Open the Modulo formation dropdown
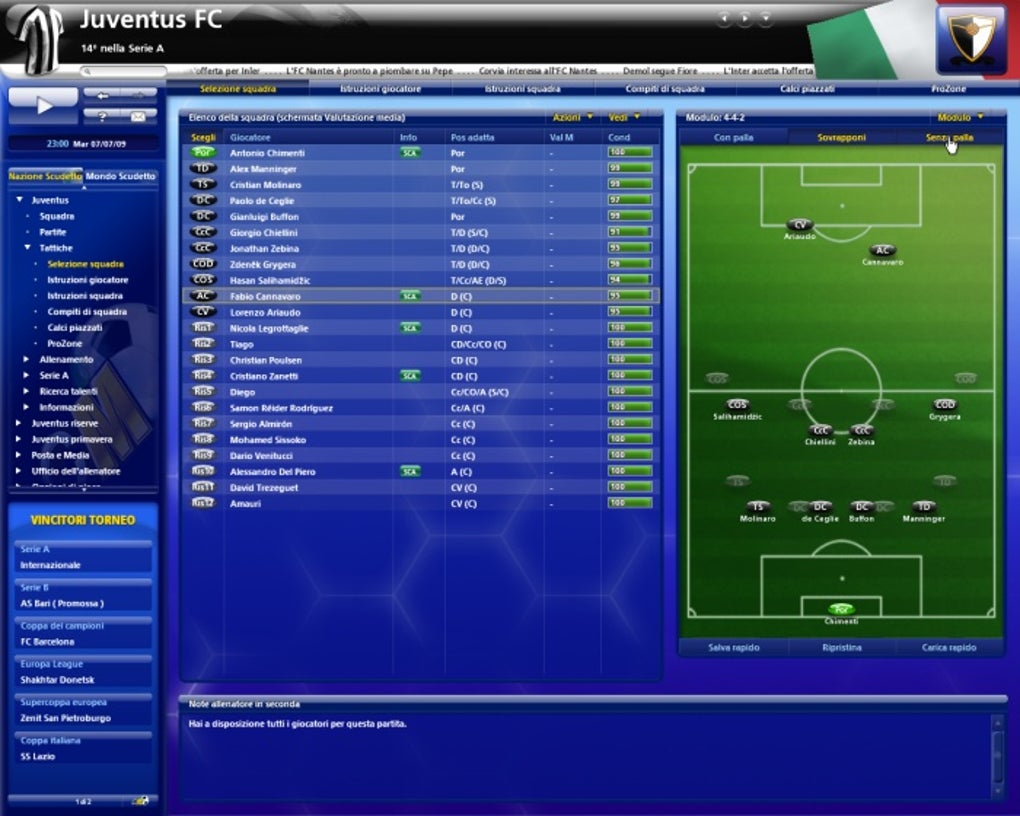 coord(960,118)
